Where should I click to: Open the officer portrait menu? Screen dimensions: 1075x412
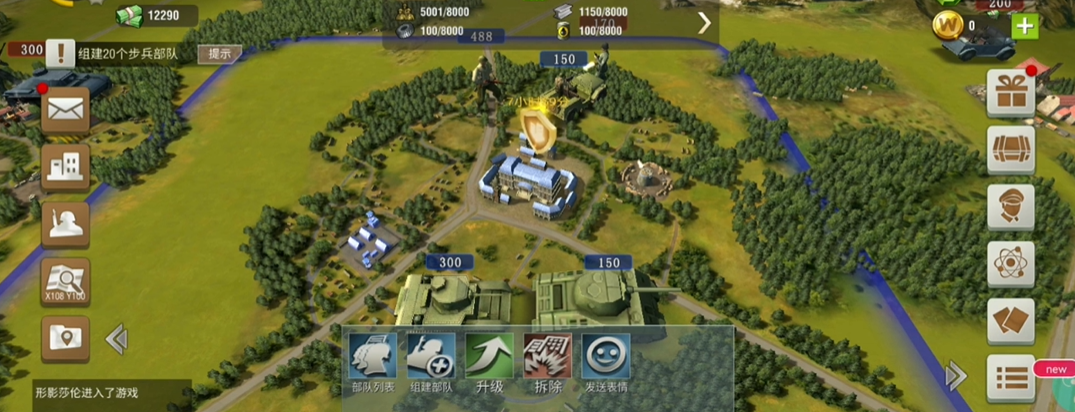pos(1010,207)
